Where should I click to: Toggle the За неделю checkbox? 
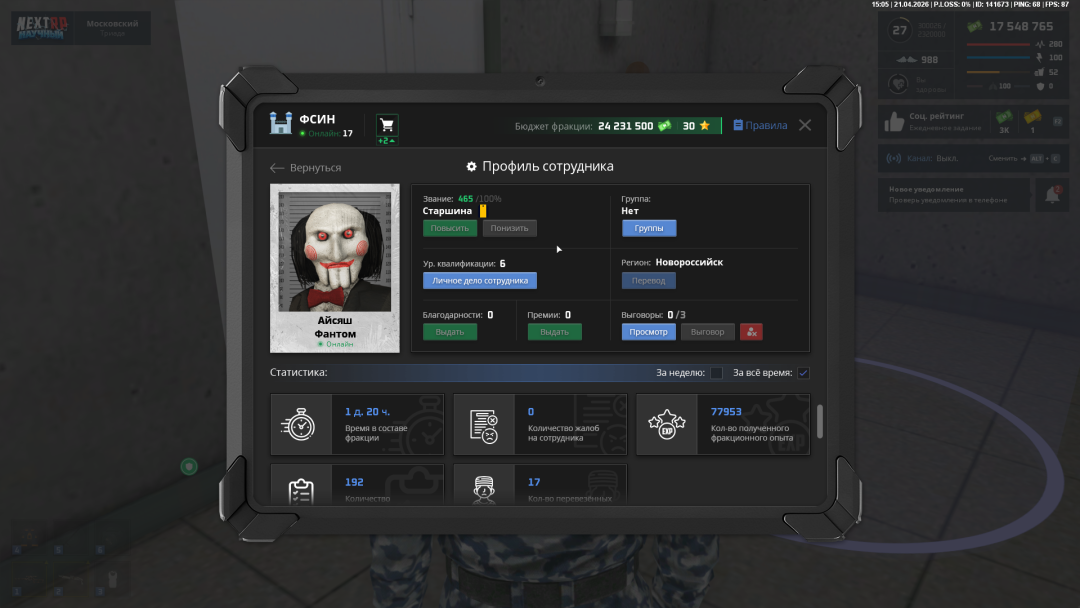[716, 373]
